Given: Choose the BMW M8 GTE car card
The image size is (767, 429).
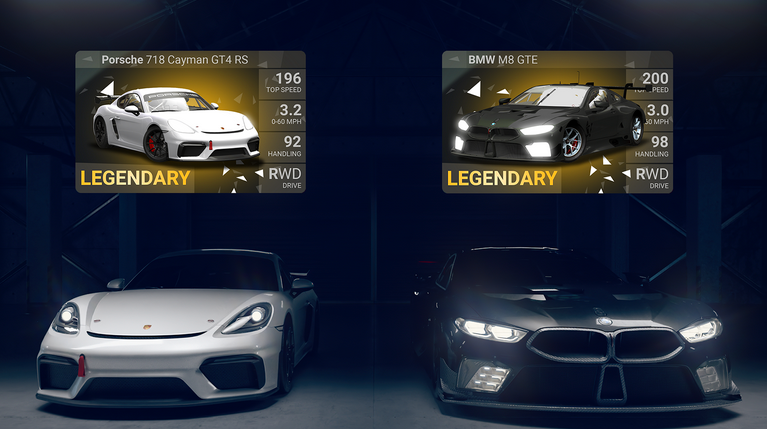Looking at the screenshot, I should coord(557,122).
